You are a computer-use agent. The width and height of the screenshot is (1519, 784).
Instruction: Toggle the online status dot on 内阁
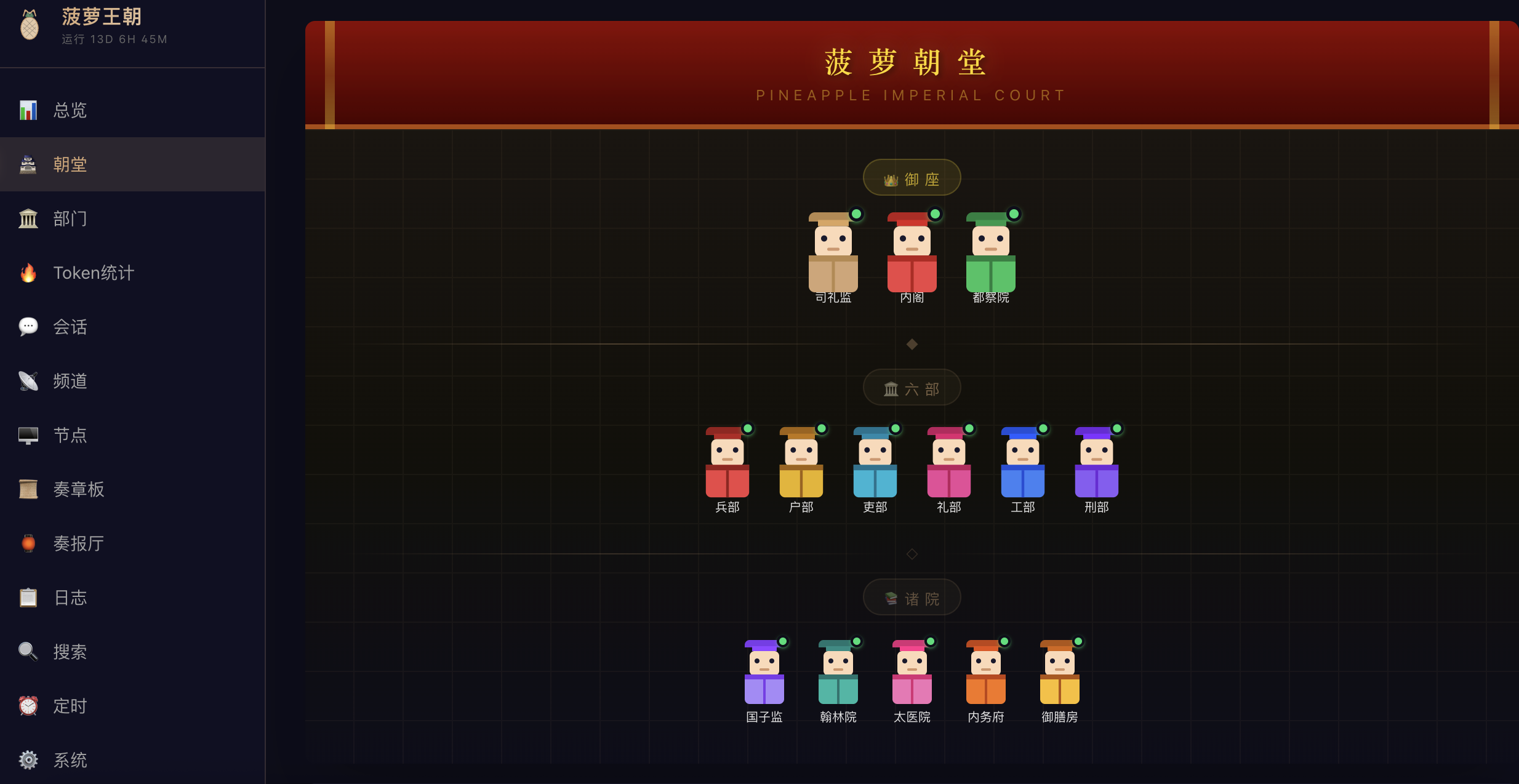click(x=935, y=214)
